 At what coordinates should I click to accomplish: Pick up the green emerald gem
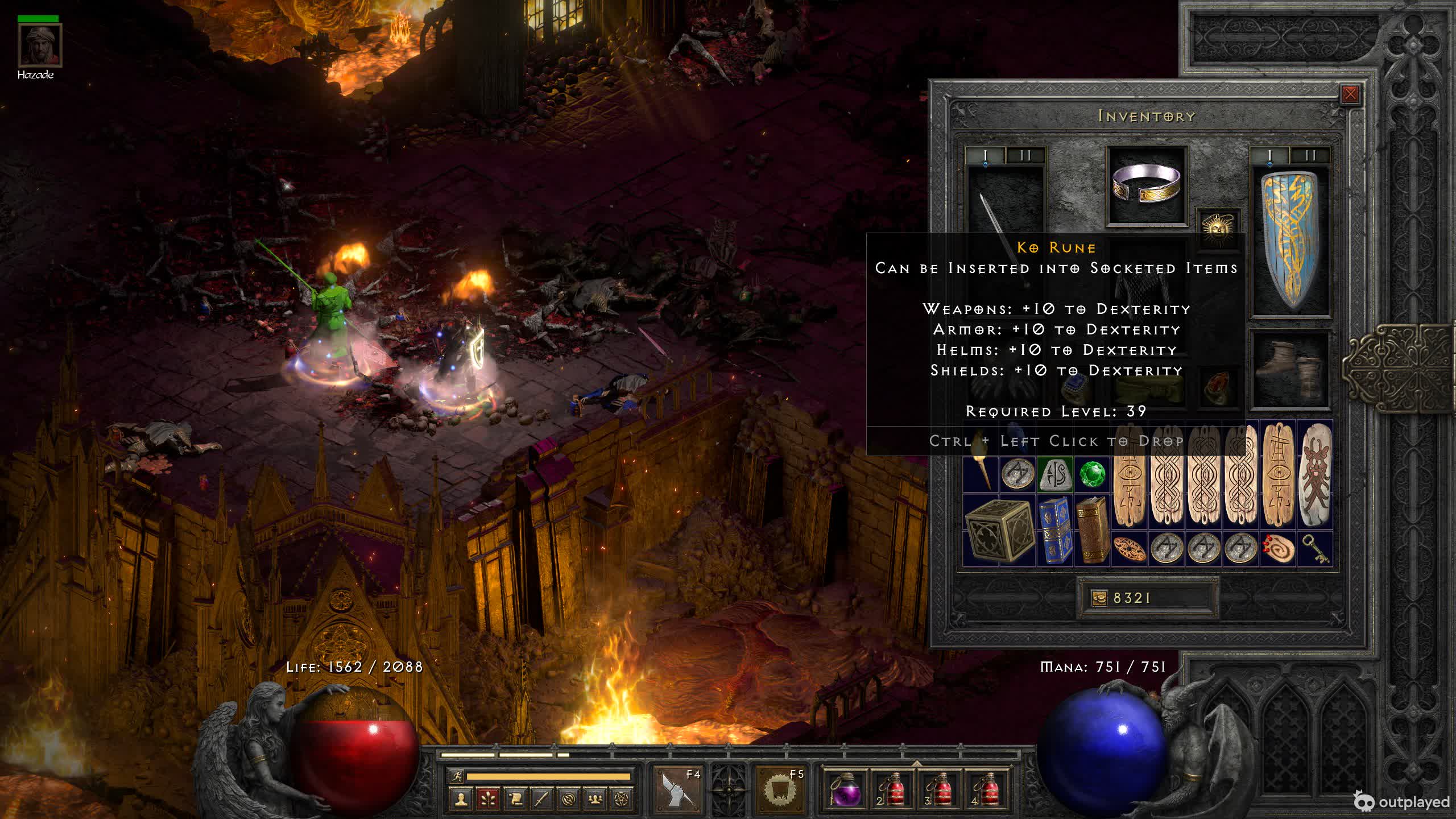pos(1091,474)
